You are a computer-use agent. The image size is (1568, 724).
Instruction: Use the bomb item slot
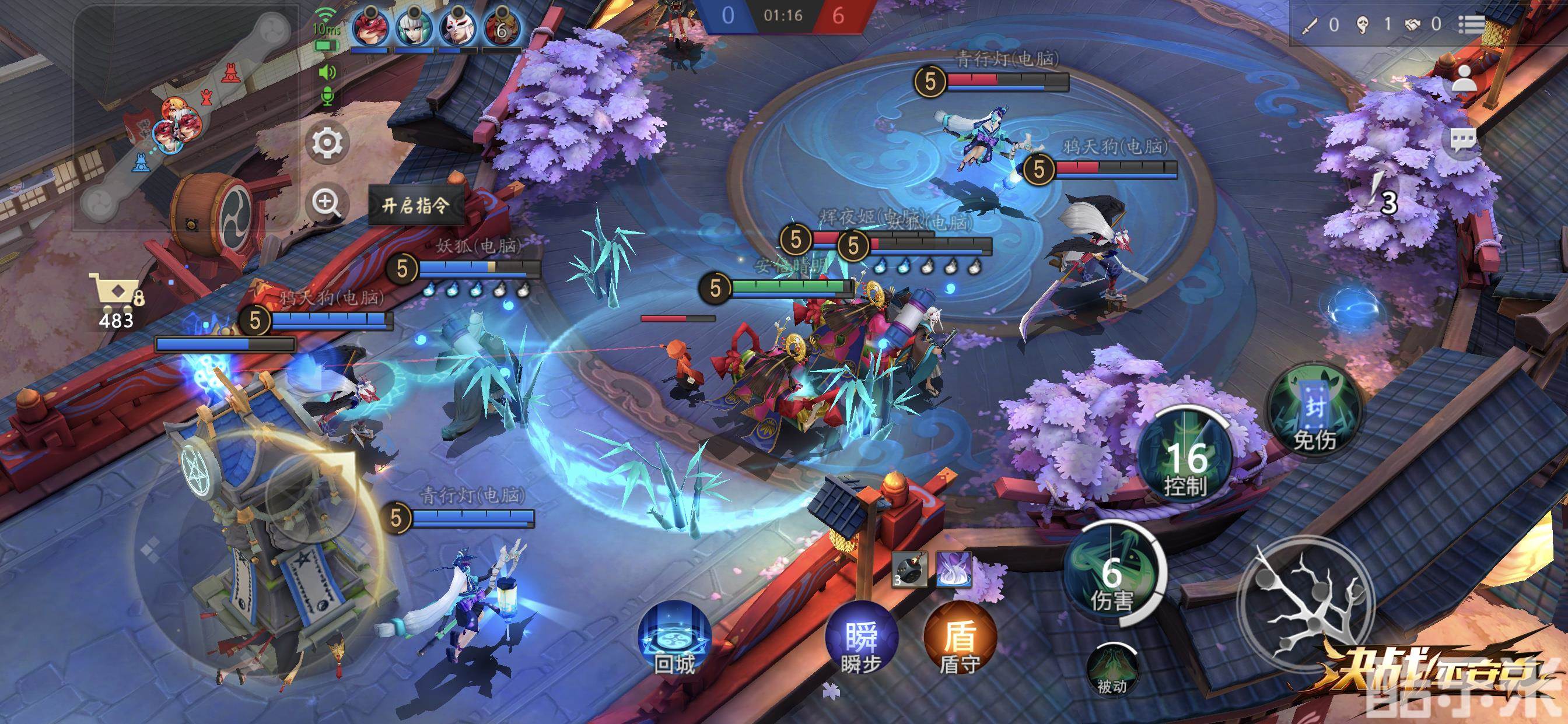[x=909, y=570]
